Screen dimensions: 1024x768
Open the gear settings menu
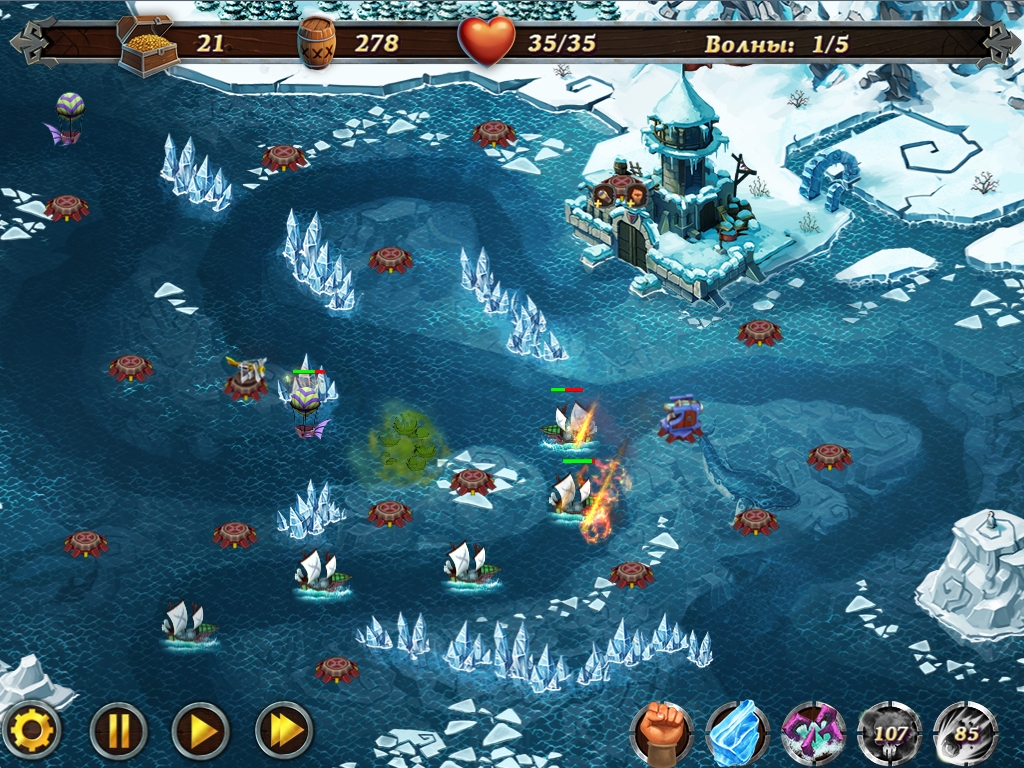[x=32, y=731]
